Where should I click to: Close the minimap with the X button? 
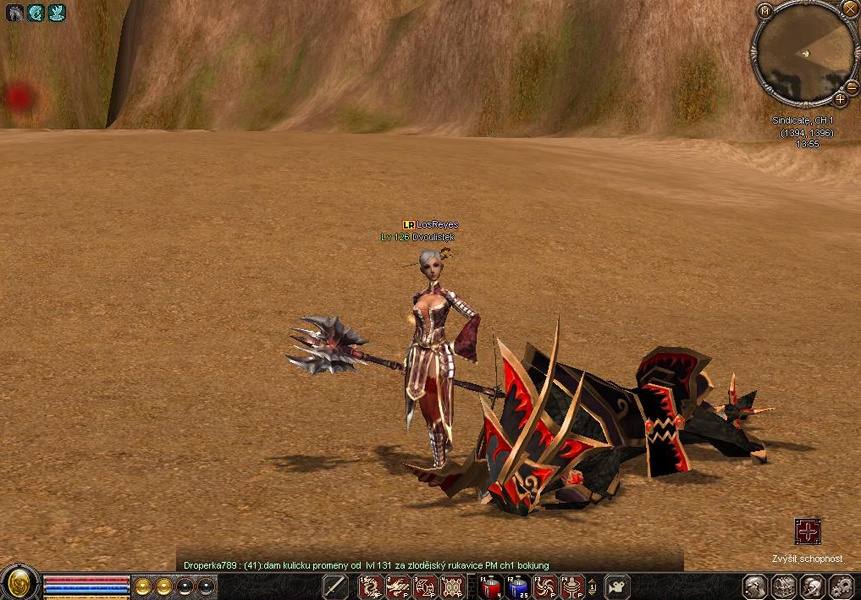tap(851, 9)
